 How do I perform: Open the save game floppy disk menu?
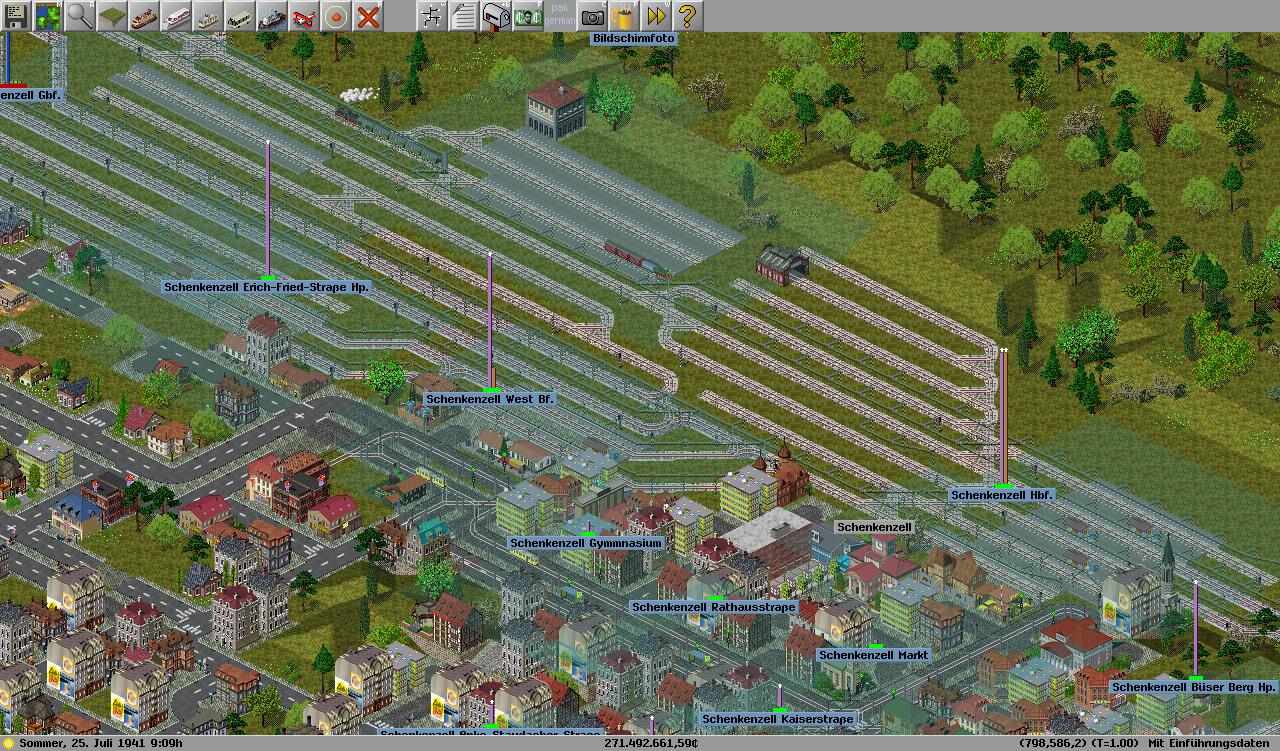[x=16, y=16]
